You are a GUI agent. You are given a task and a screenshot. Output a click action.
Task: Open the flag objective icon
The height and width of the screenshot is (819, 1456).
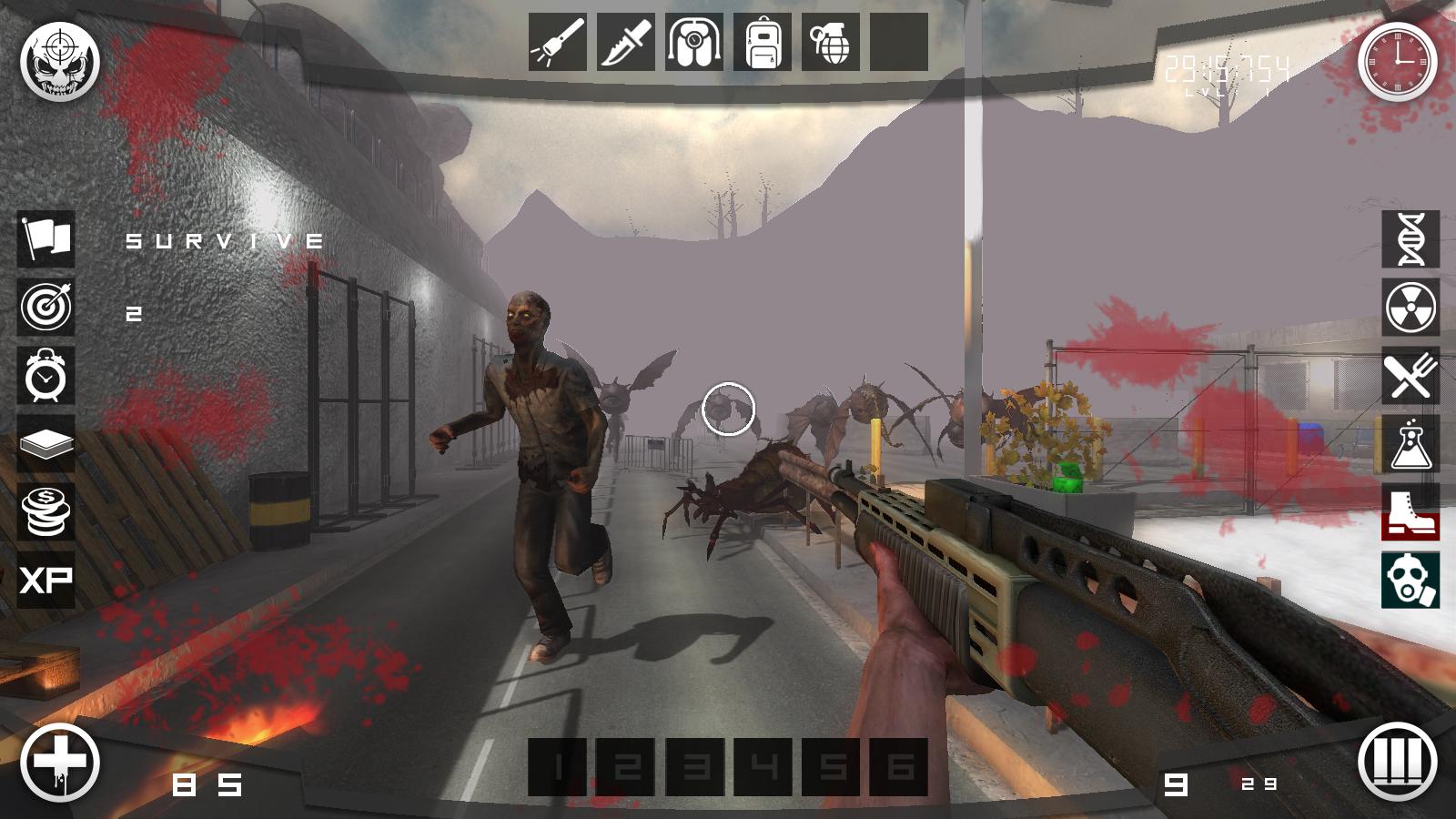pos(46,238)
